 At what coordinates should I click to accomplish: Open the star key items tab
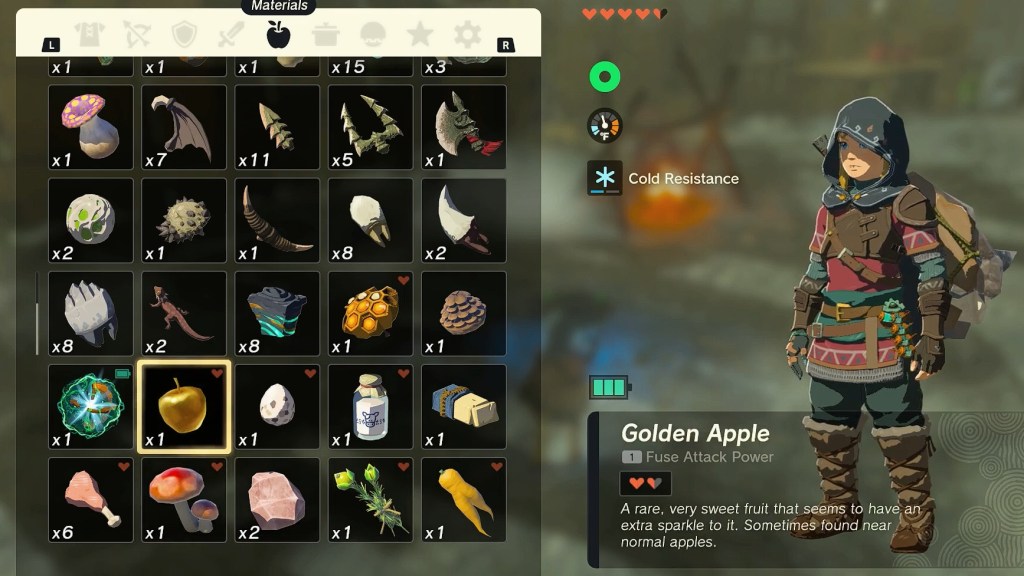click(420, 35)
